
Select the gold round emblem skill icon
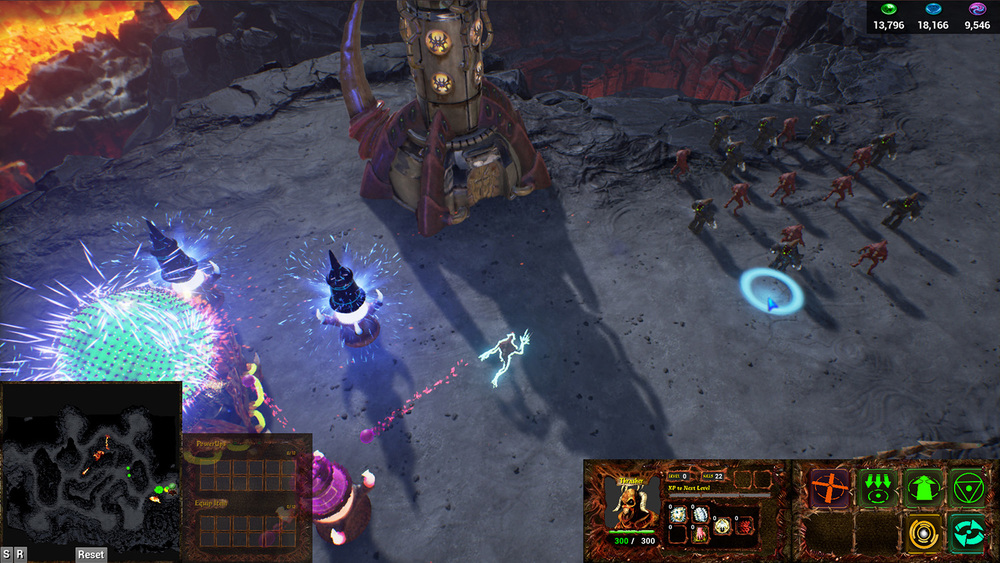tap(722, 525)
